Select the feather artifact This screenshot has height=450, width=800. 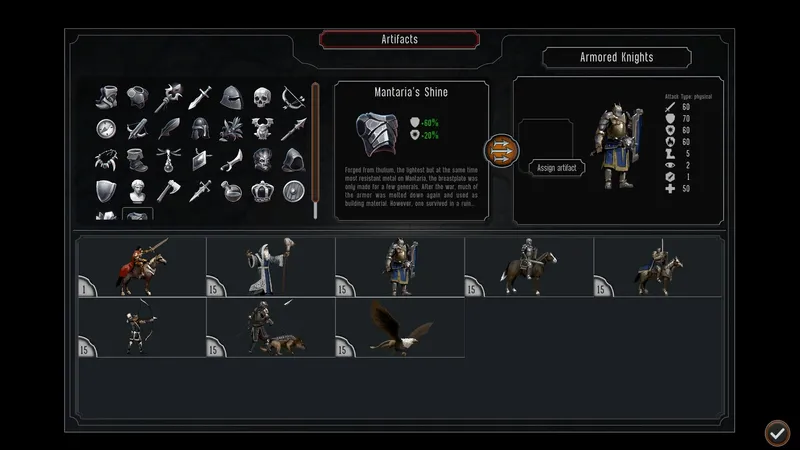coord(169,129)
